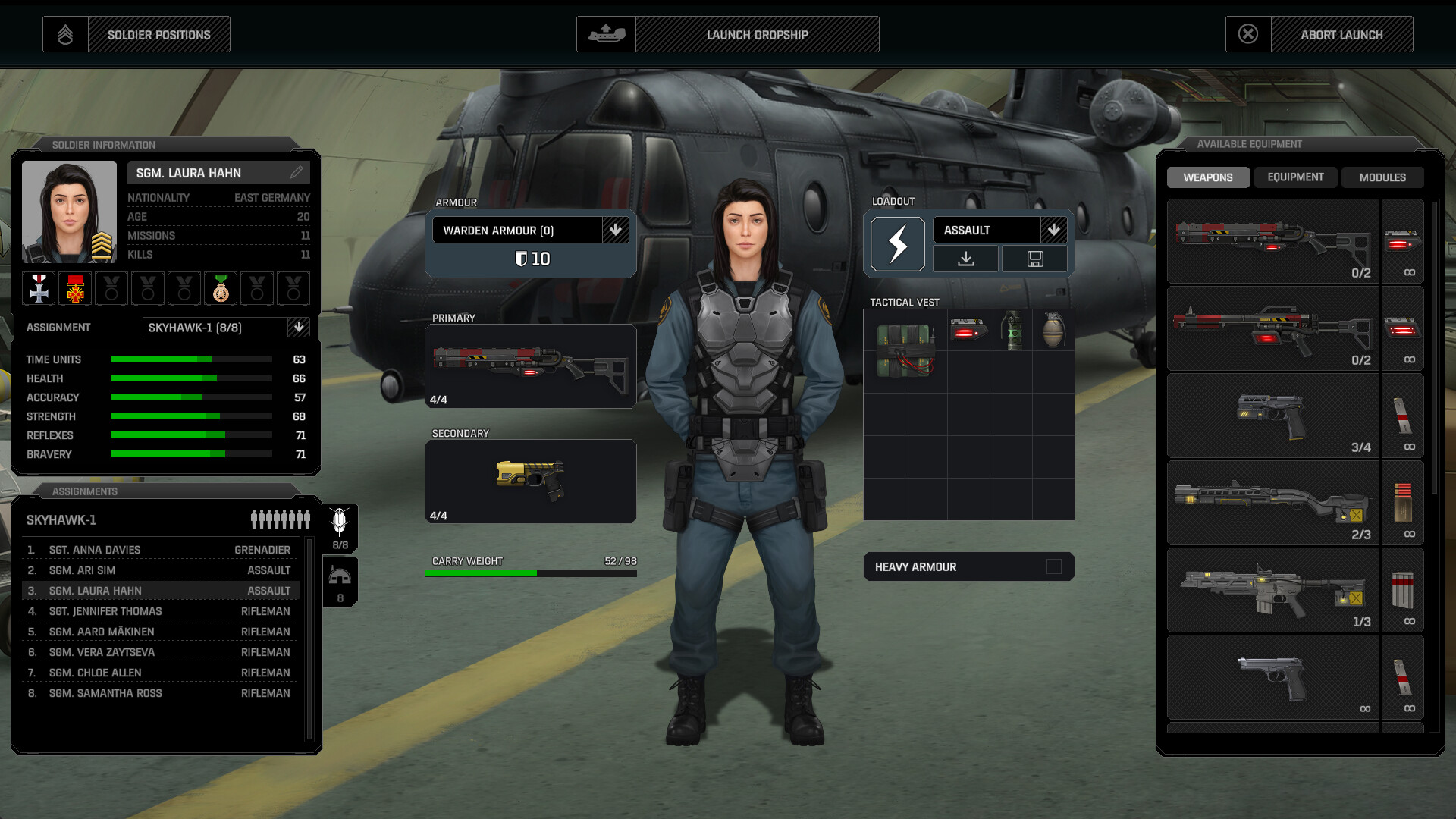Select the red explosives pack in the Tactical Vest

pyautogui.click(x=905, y=350)
